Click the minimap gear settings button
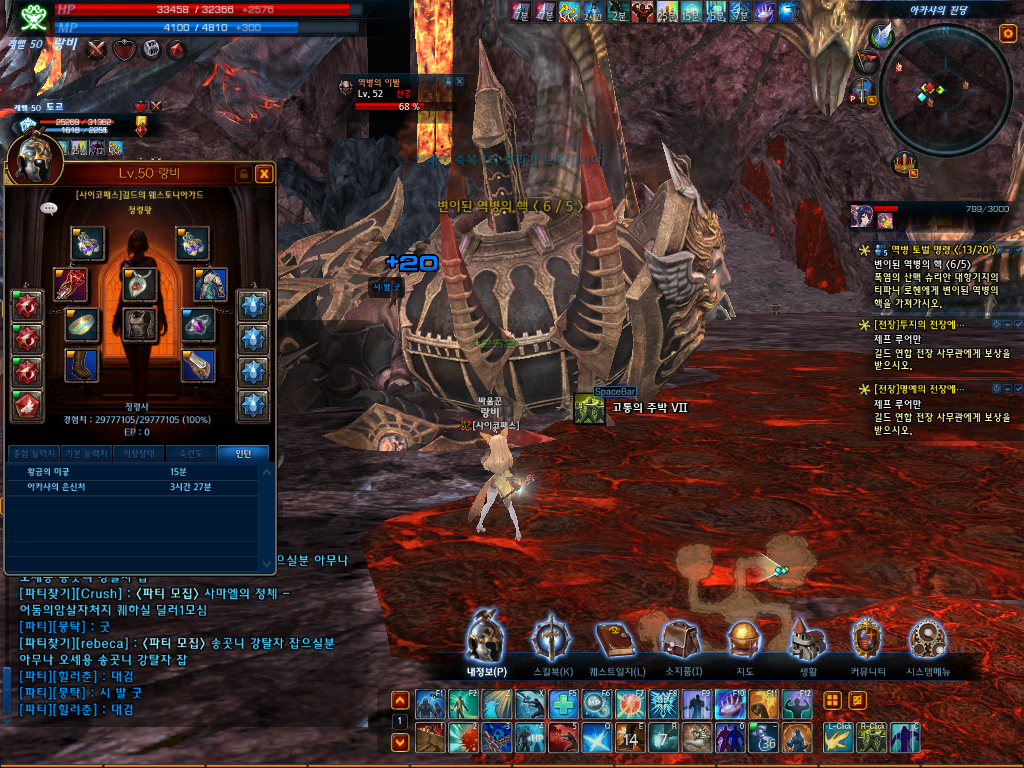 pyautogui.click(x=1007, y=34)
